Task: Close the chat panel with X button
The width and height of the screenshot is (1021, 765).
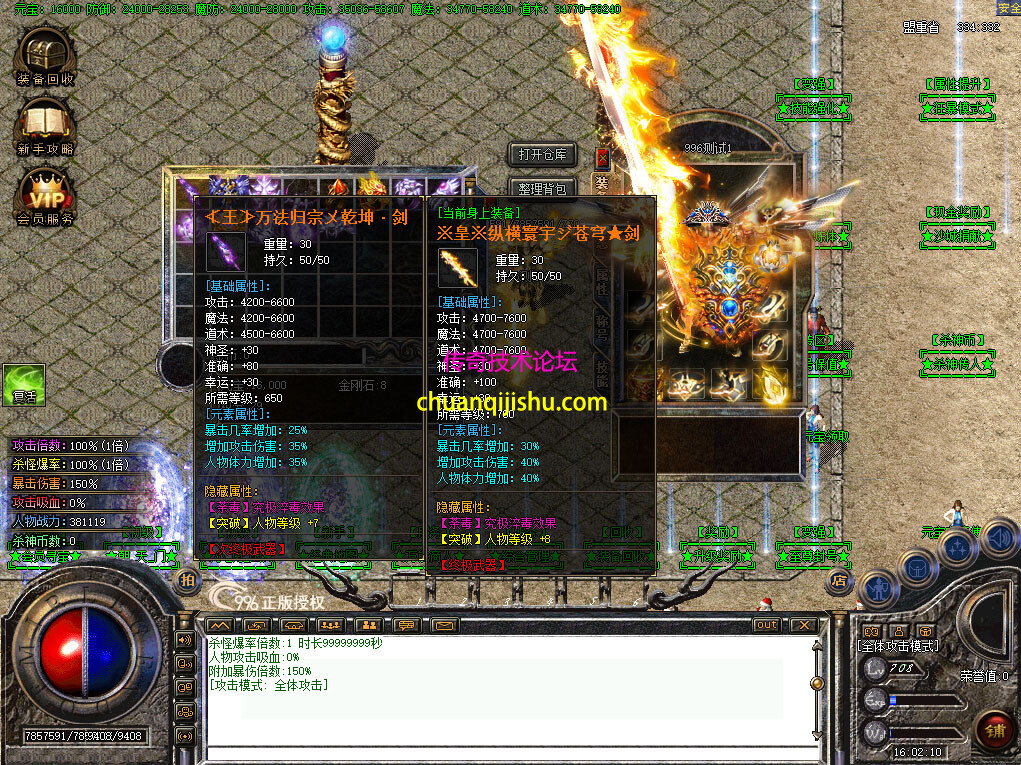Action: [802, 625]
